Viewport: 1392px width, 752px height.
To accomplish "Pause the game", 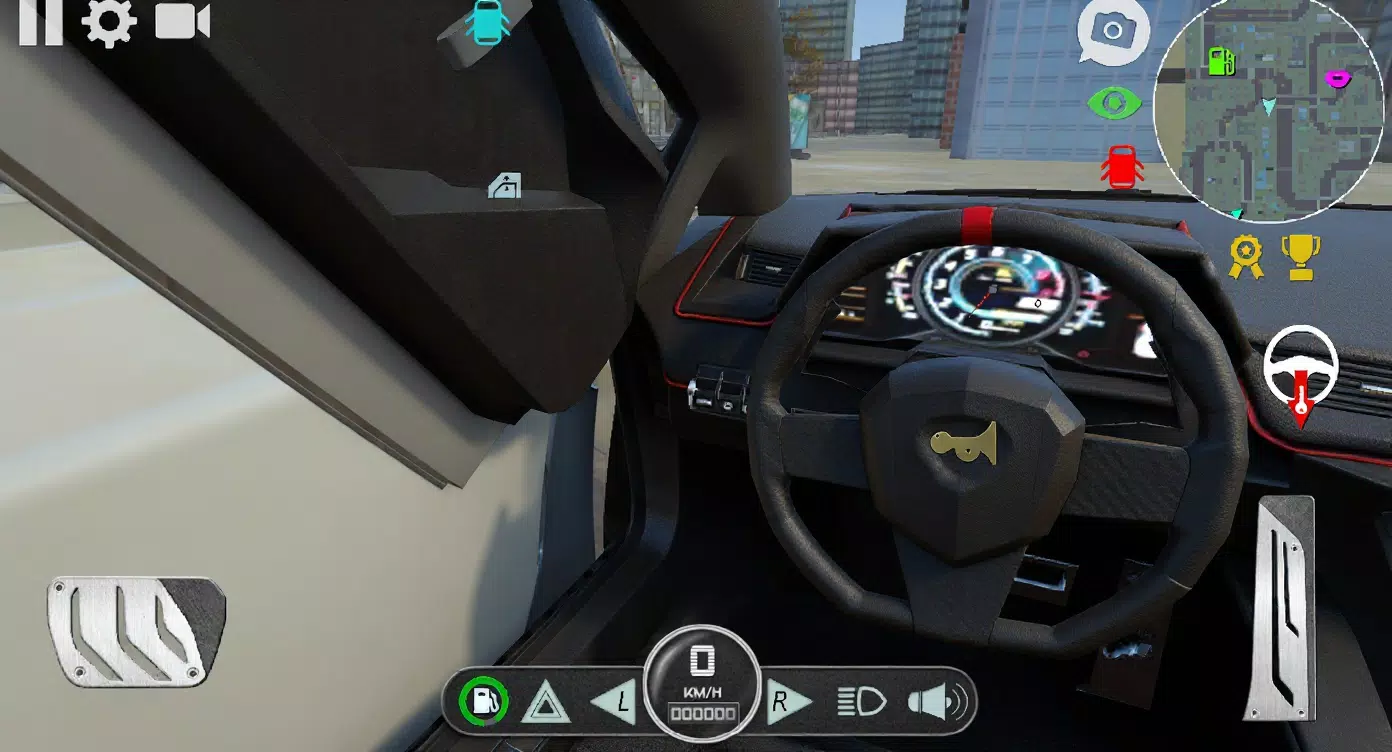I will point(42,21).
